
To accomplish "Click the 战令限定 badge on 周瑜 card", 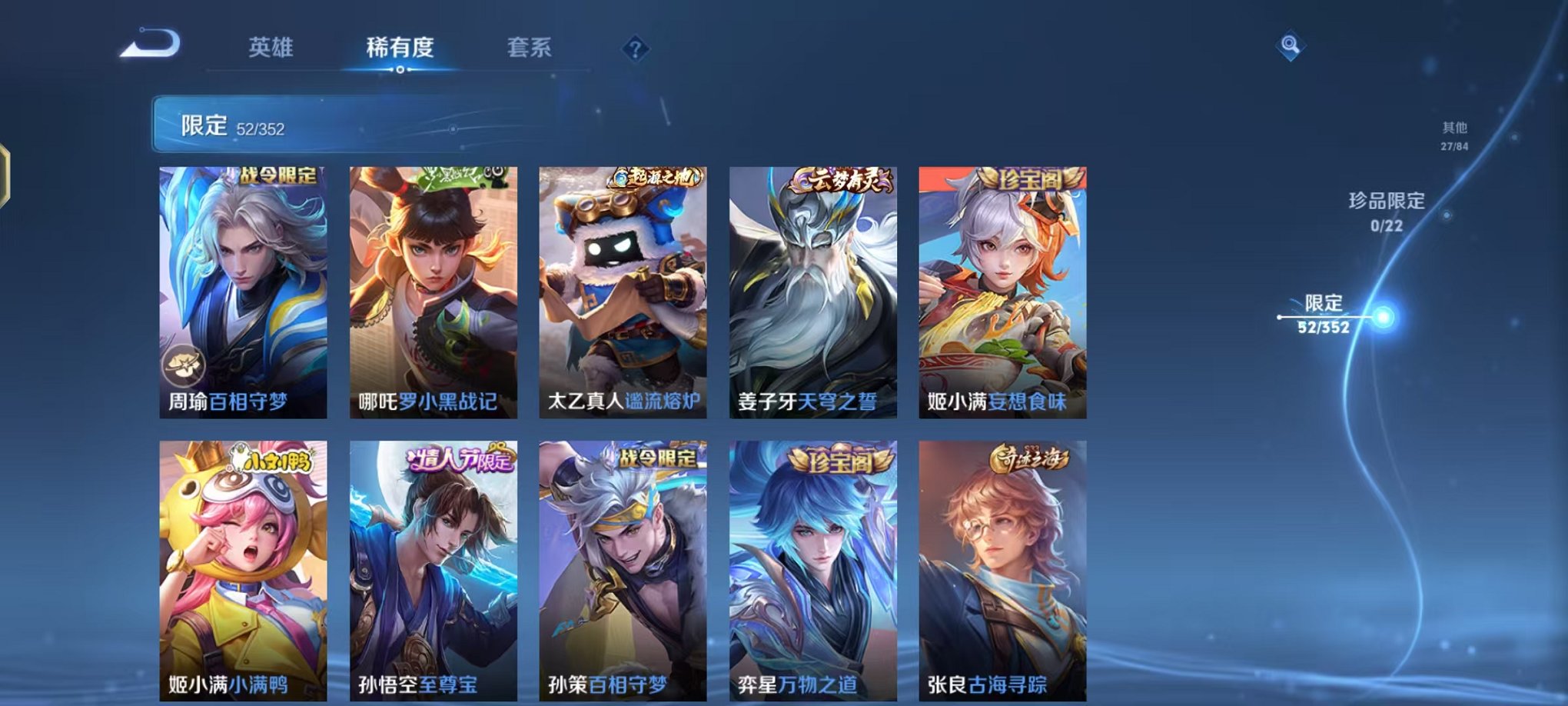I will pos(279,176).
